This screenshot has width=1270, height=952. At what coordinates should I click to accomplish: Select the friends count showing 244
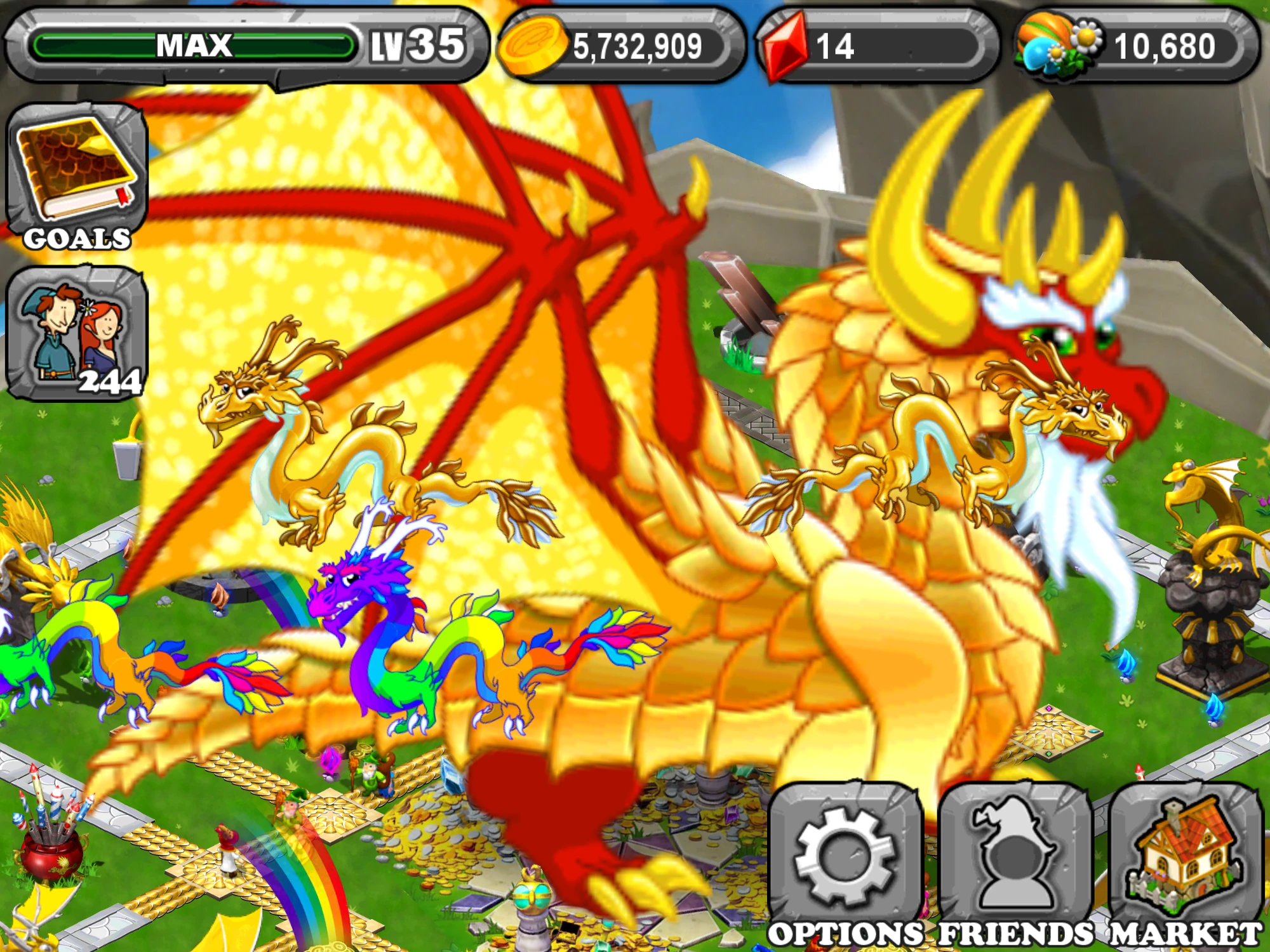pyautogui.click(x=109, y=381)
